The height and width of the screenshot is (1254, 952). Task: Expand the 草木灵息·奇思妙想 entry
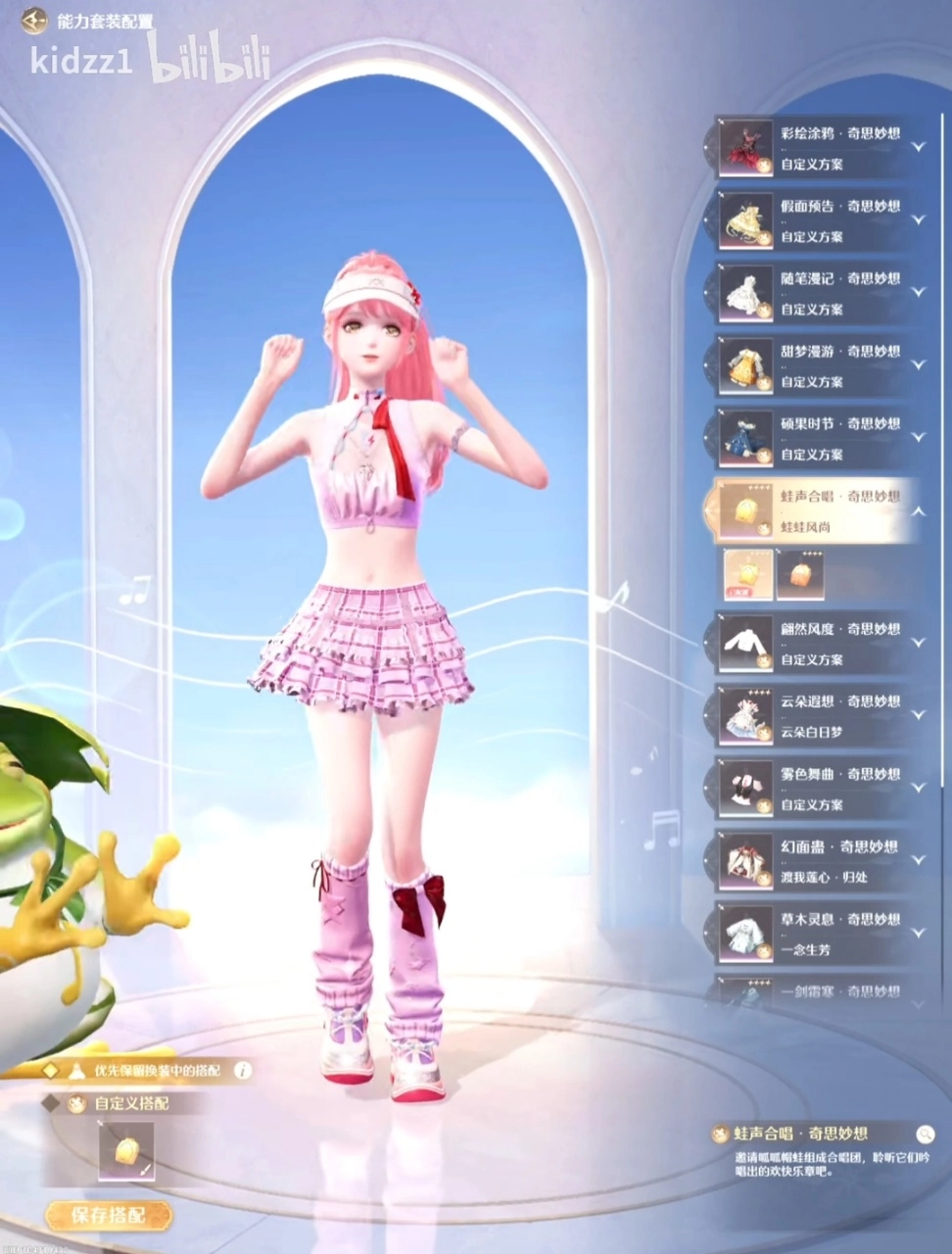(x=918, y=933)
